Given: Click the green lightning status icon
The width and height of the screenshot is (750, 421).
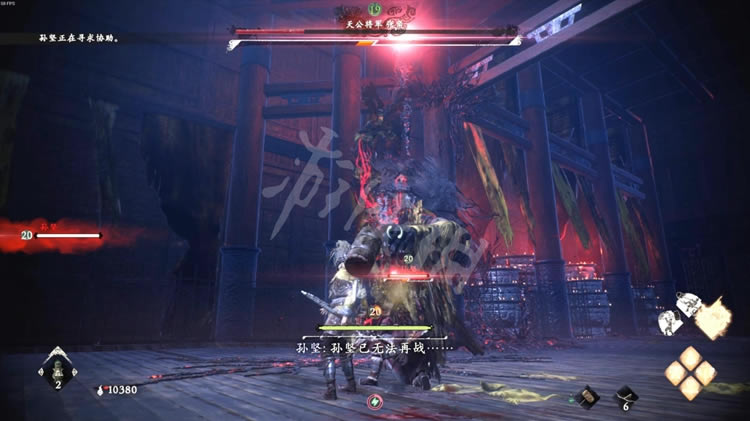Looking at the screenshot, I should click(375, 402).
